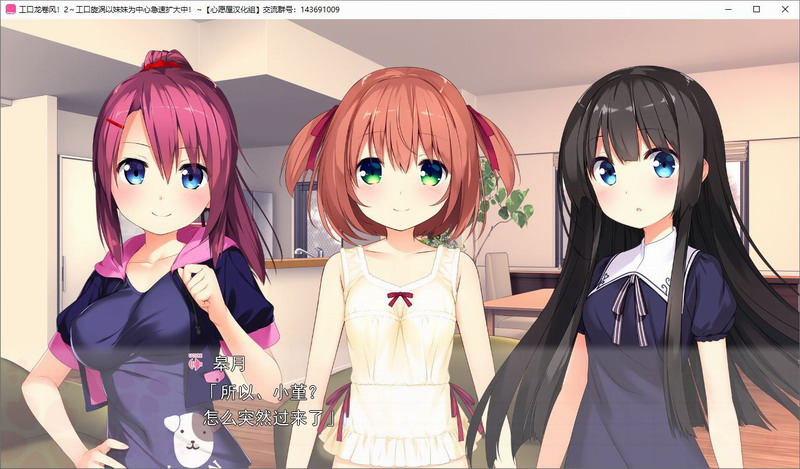800x469 pixels.
Task: Click the pink heart icon beside the speaker name
Action: pos(193,362)
